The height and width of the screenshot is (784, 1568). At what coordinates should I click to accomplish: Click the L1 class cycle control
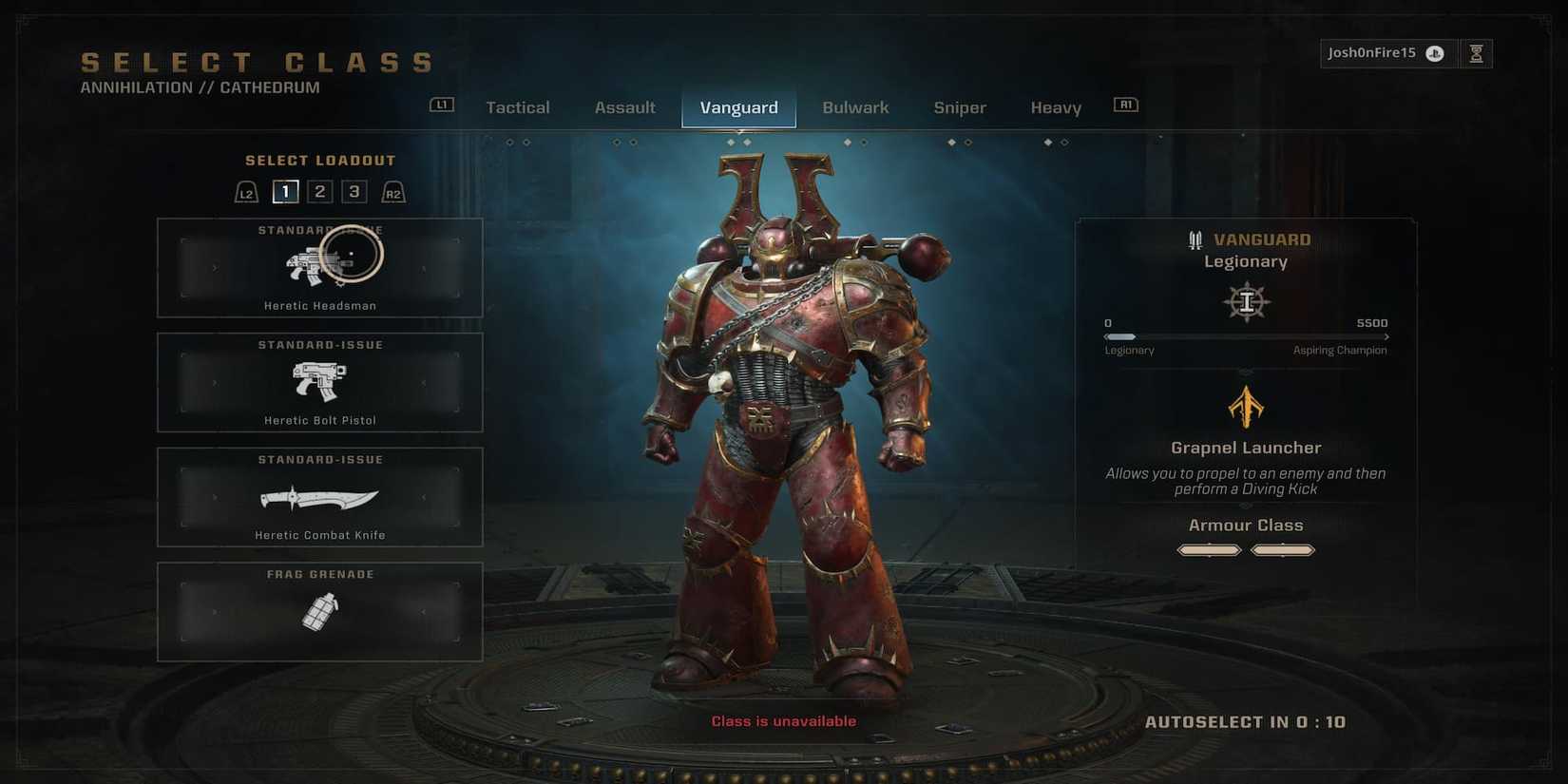point(441,105)
